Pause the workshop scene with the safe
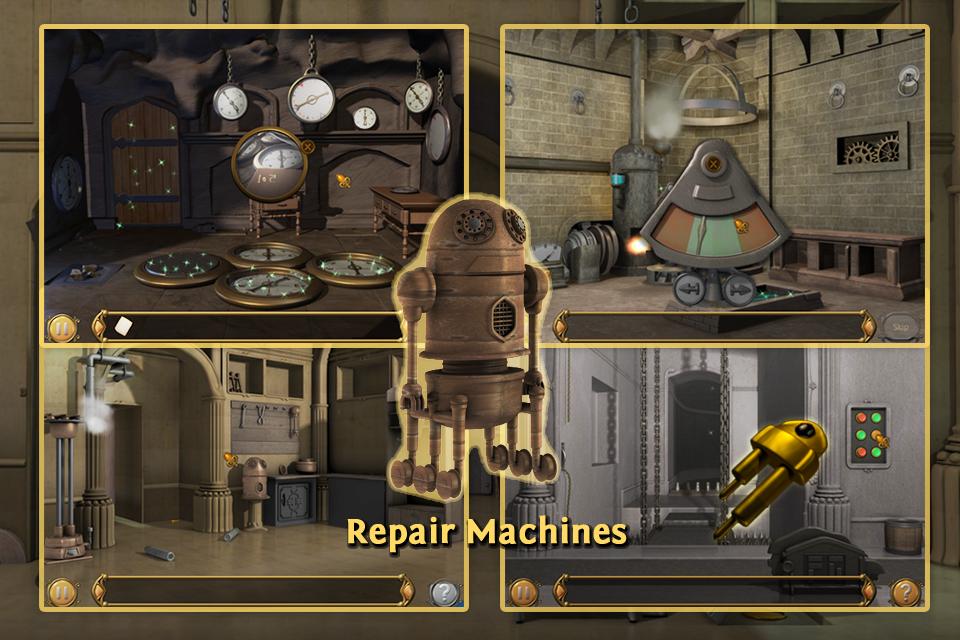 click(62, 592)
